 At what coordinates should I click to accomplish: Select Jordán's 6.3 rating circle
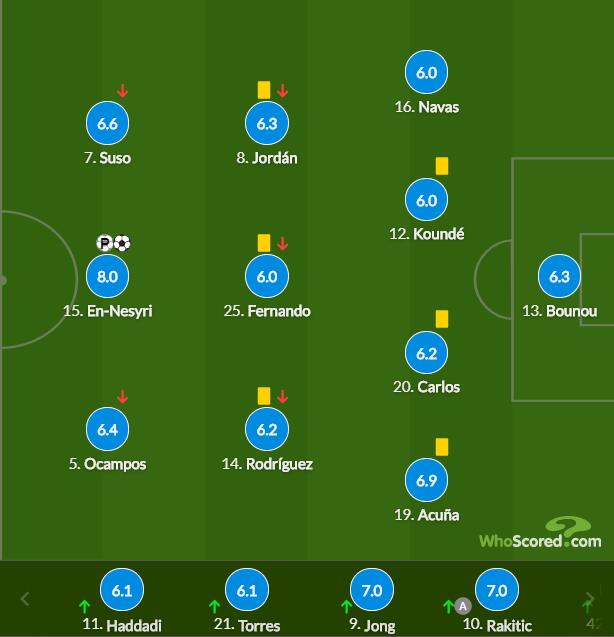[x=266, y=124]
